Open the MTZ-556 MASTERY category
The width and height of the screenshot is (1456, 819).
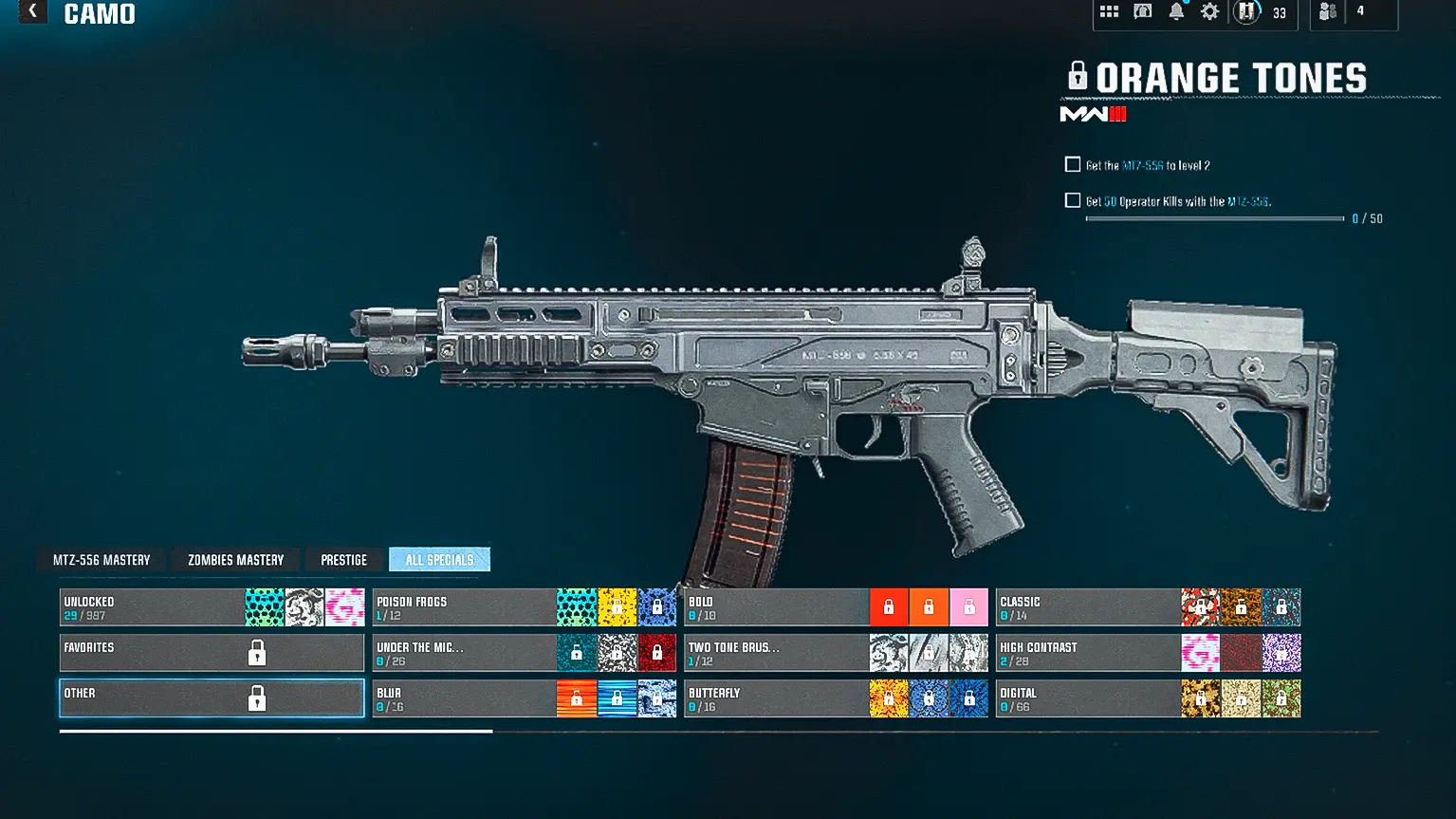click(x=101, y=559)
